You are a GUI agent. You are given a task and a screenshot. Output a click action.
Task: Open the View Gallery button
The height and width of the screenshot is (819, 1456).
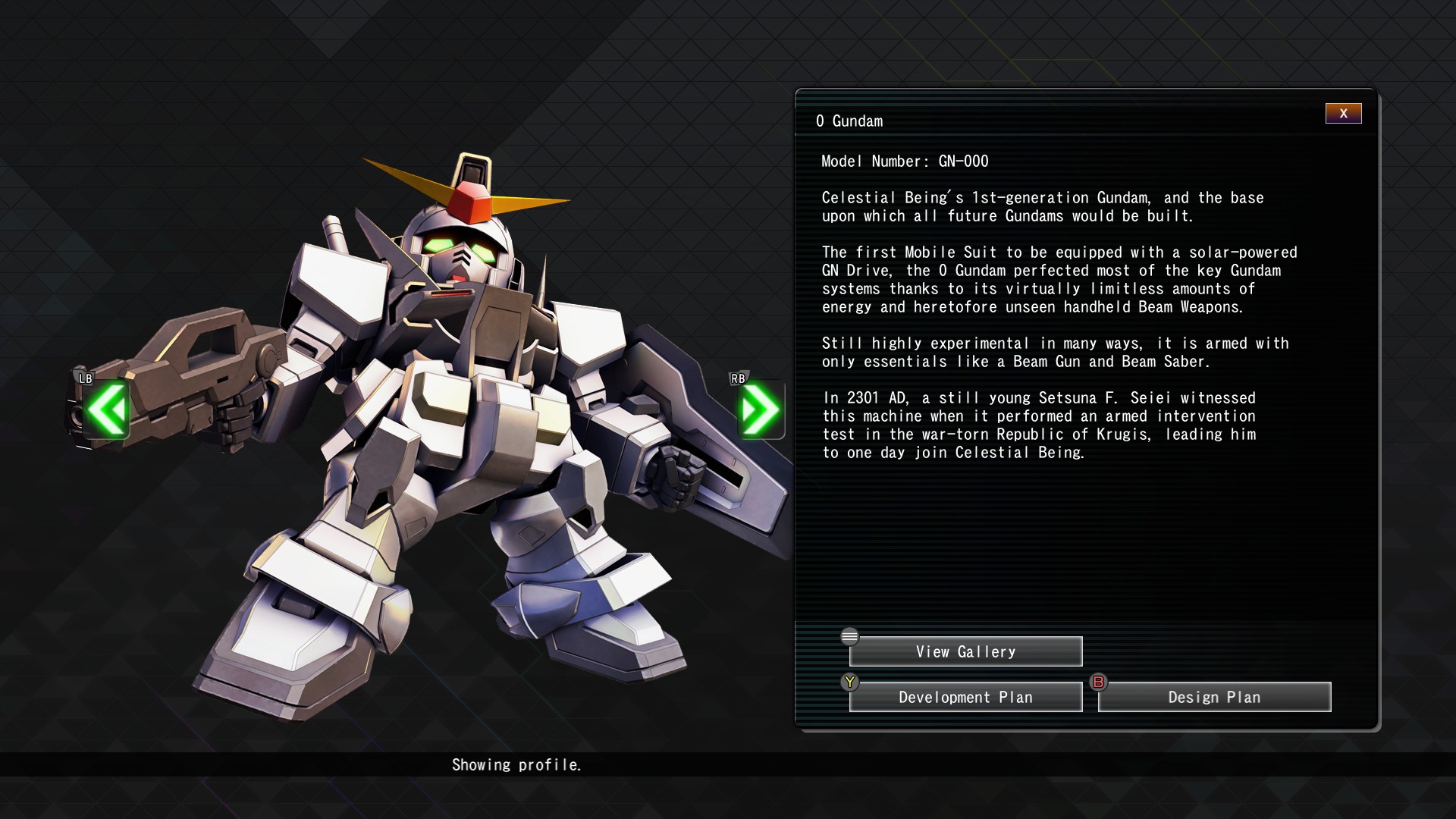pos(965,651)
